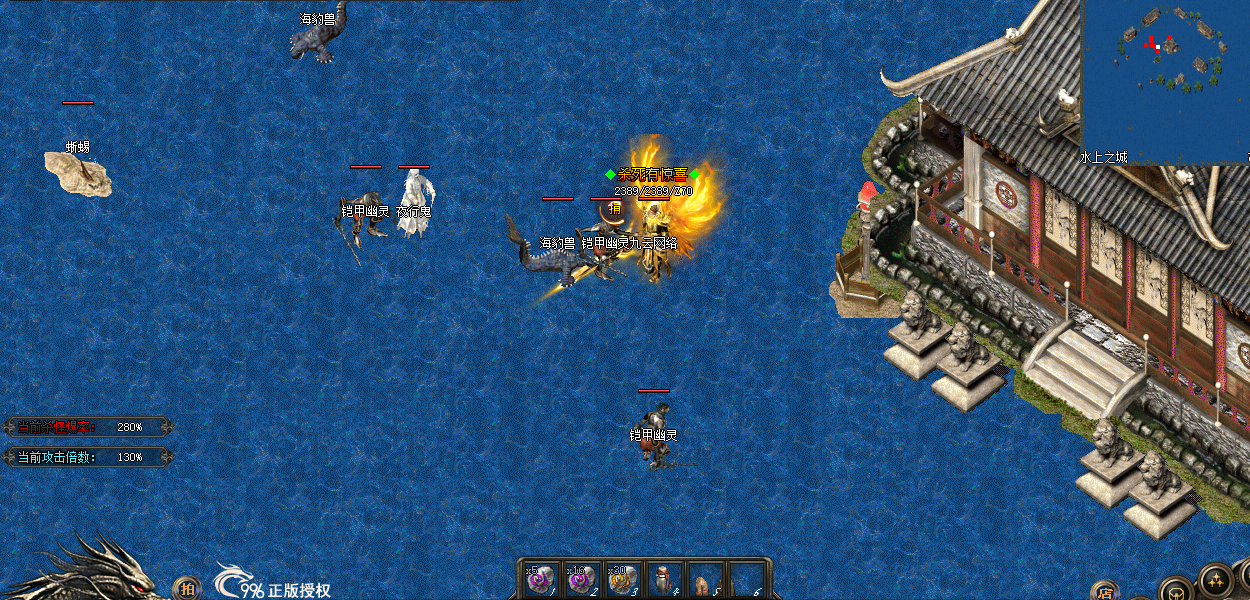This screenshot has height=600, width=1250.
Task: Open the armor-icon round button
Action: pyautogui.click(x=1177, y=590)
